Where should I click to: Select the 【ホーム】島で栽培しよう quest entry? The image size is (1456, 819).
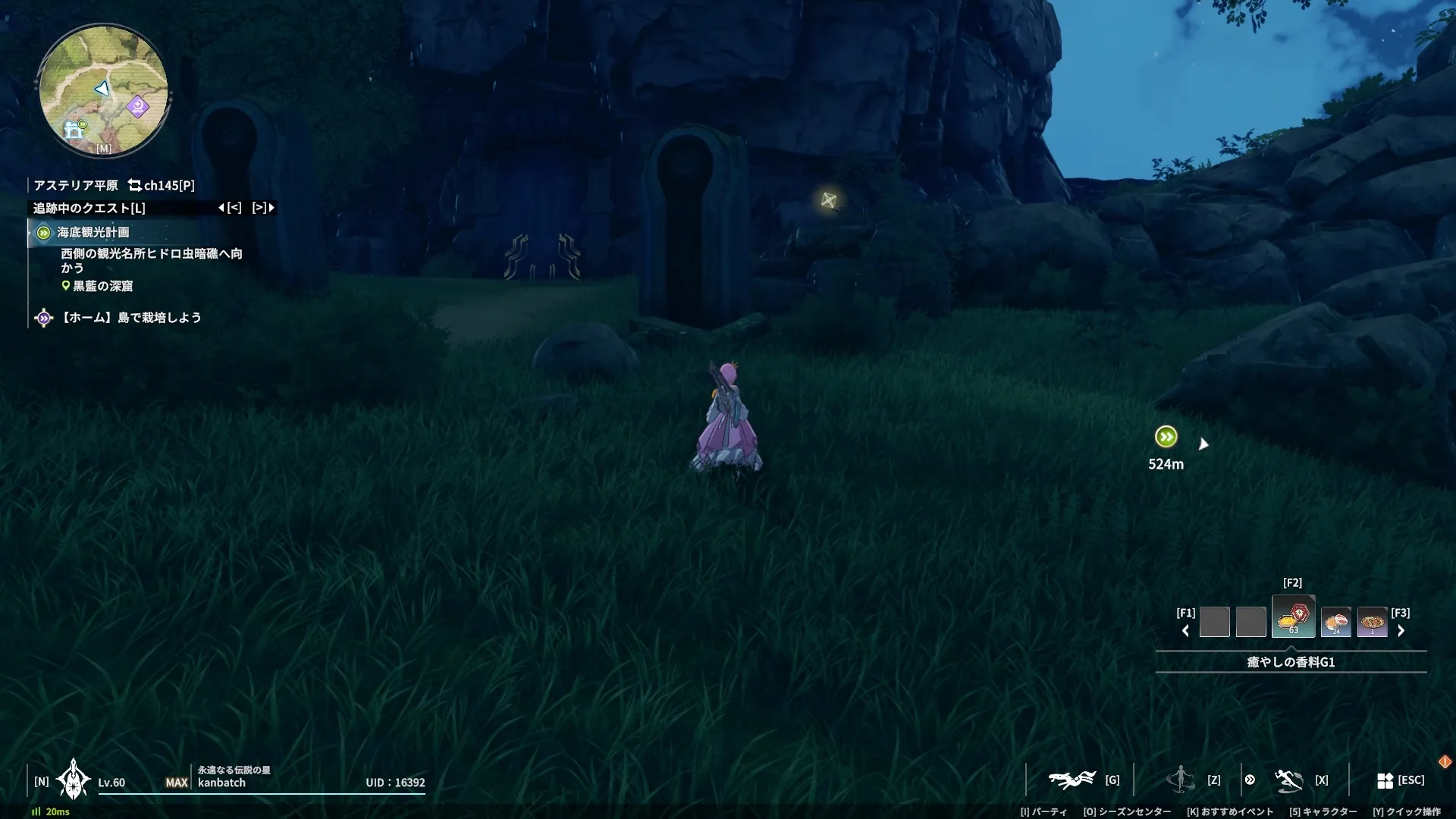point(130,318)
